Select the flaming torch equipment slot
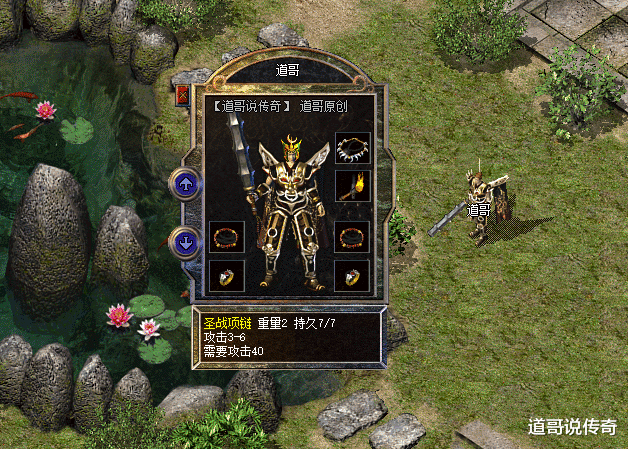The image size is (628, 449). pyautogui.click(x=352, y=186)
